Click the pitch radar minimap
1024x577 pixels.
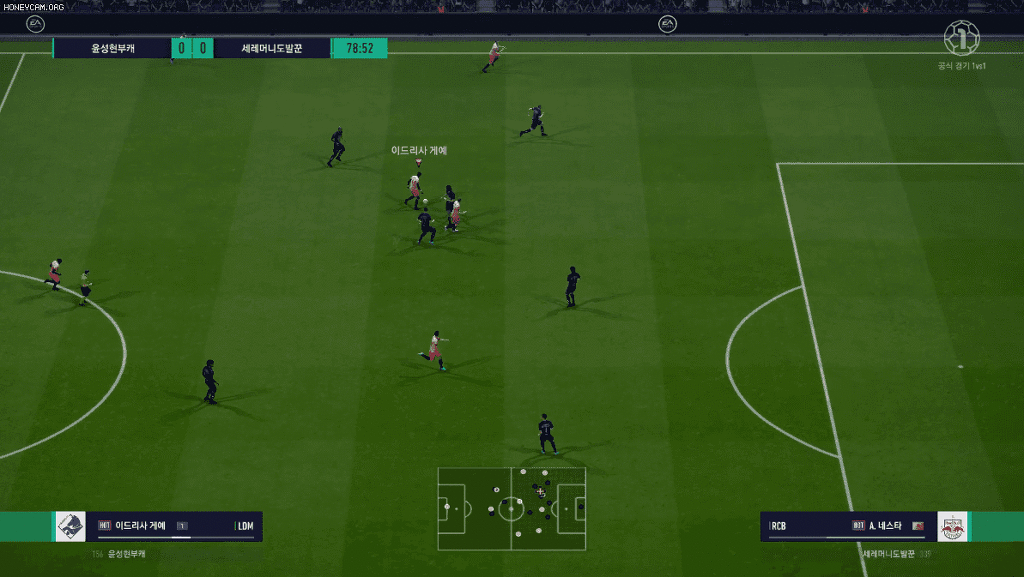point(512,508)
